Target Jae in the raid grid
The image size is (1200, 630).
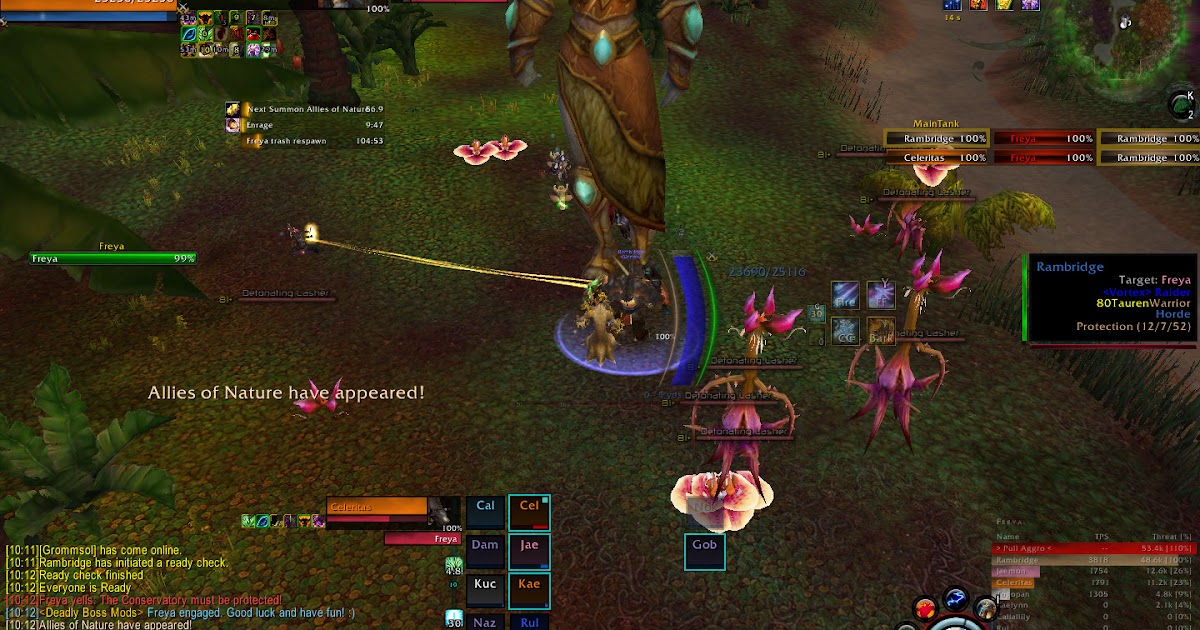[529, 550]
